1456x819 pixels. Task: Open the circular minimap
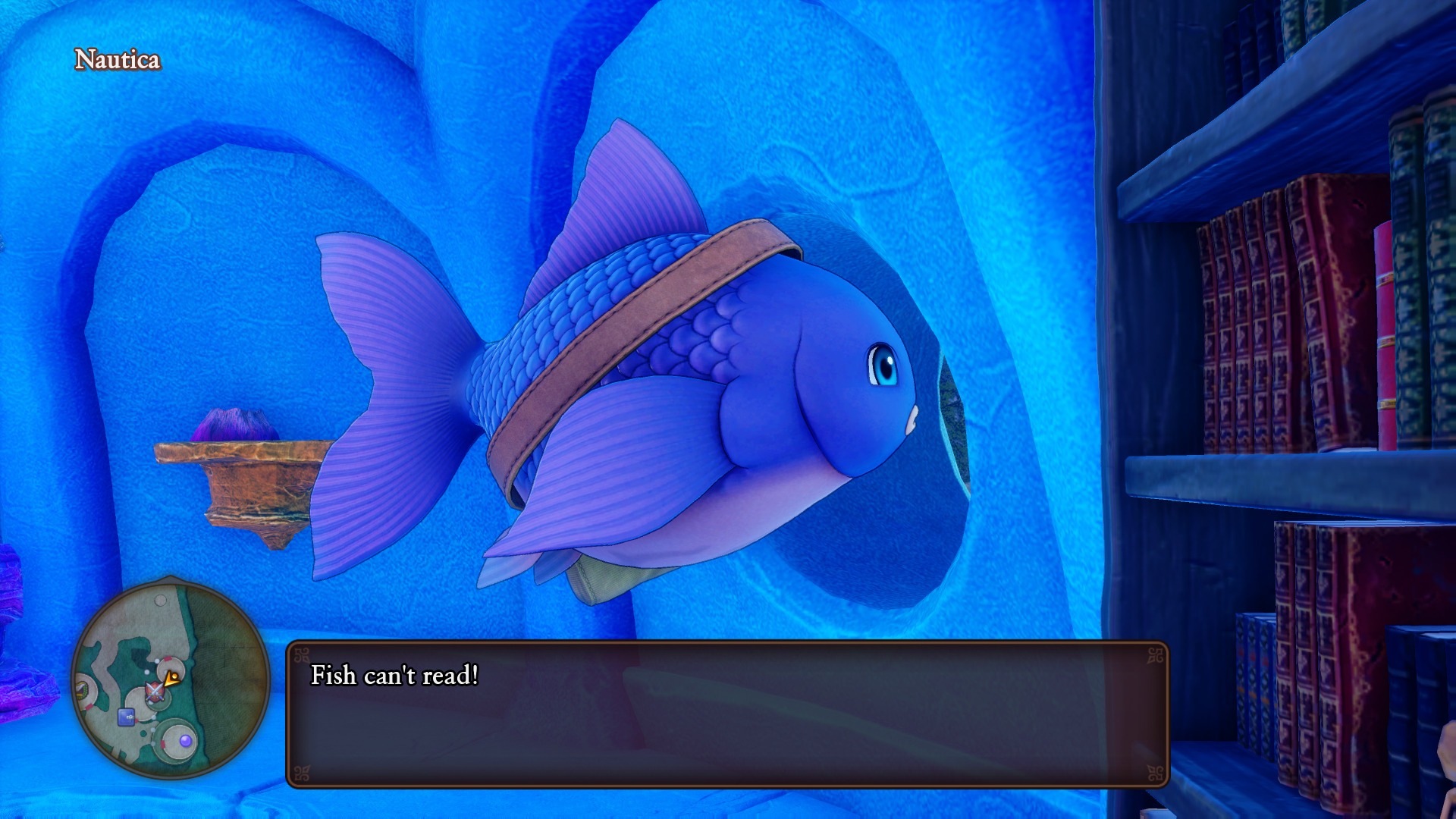pos(171,679)
